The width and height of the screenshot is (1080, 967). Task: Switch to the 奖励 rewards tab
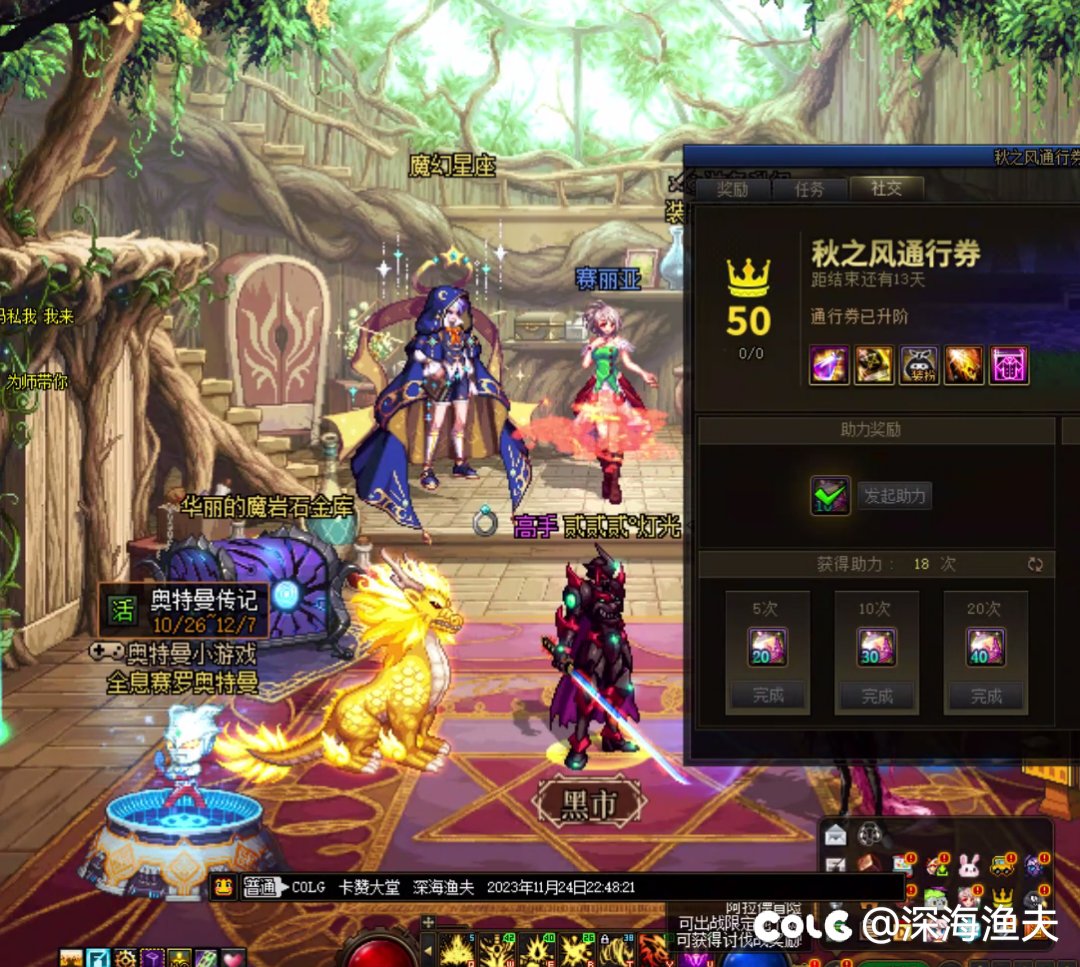(733, 189)
